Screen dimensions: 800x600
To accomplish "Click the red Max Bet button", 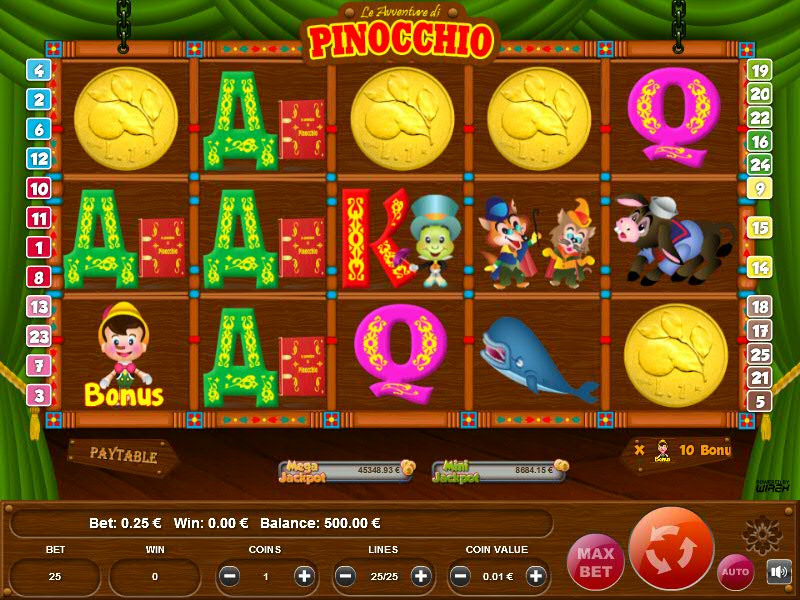I will point(594,561).
